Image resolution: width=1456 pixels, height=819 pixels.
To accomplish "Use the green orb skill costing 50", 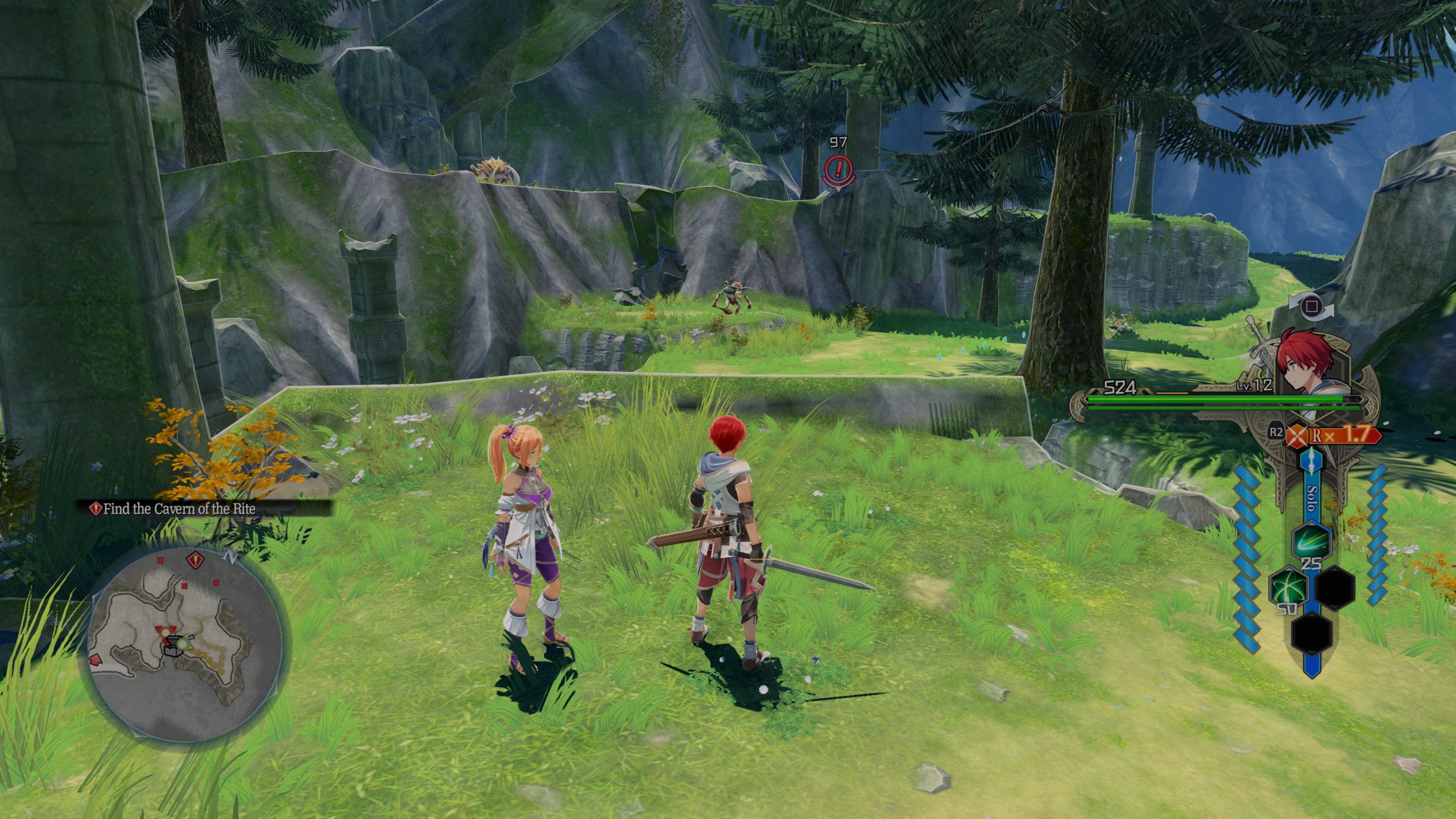I will (1286, 588).
